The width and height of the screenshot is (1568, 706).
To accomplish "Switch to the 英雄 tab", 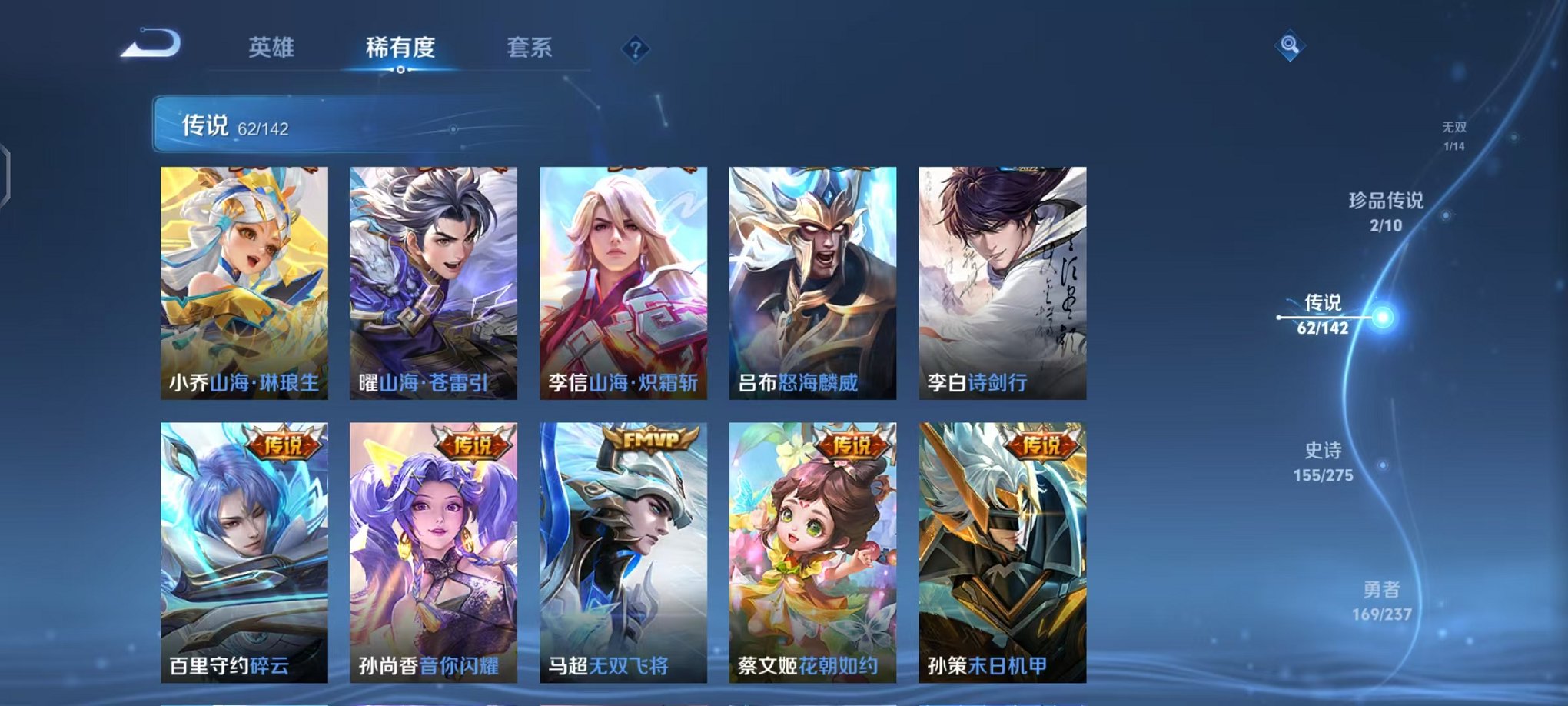I will 274,45.
